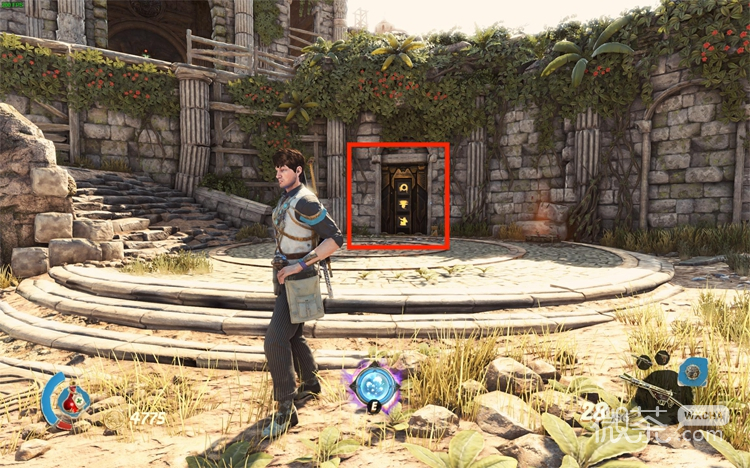
Task: Click the blue square gadget icon
Action: coord(692,372)
